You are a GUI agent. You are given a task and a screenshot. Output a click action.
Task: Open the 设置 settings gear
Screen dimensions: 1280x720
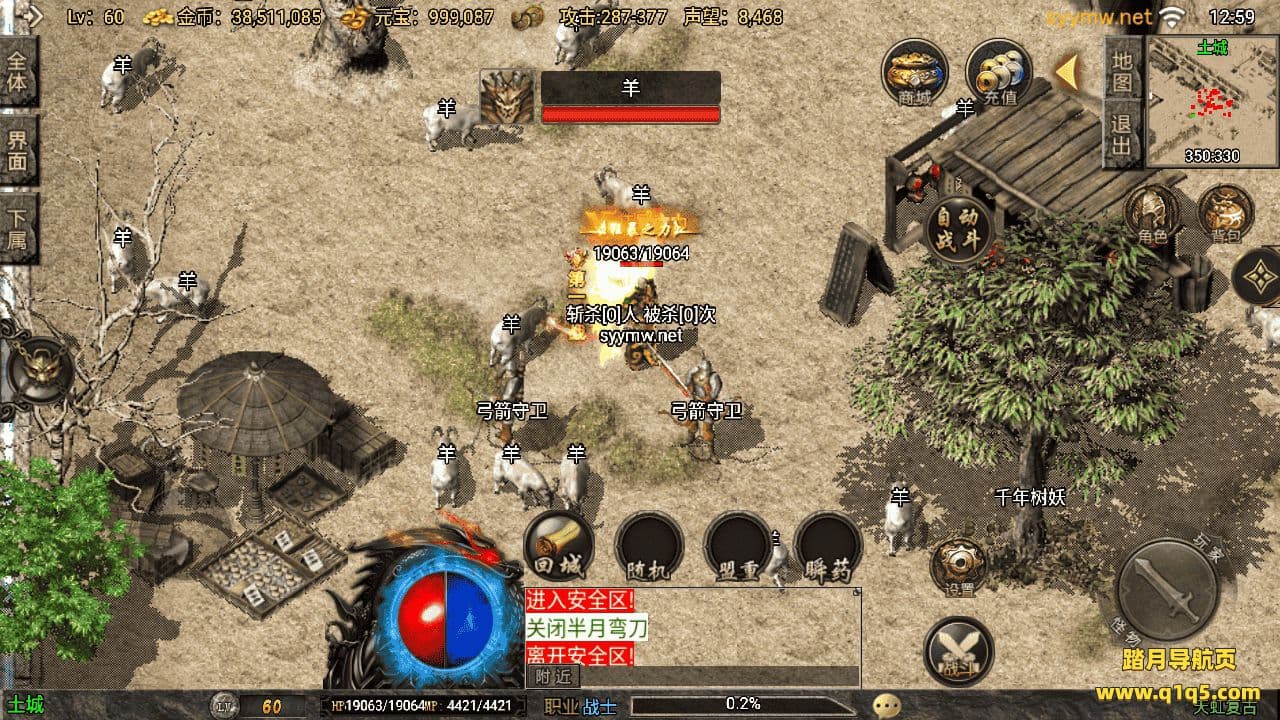(x=958, y=566)
